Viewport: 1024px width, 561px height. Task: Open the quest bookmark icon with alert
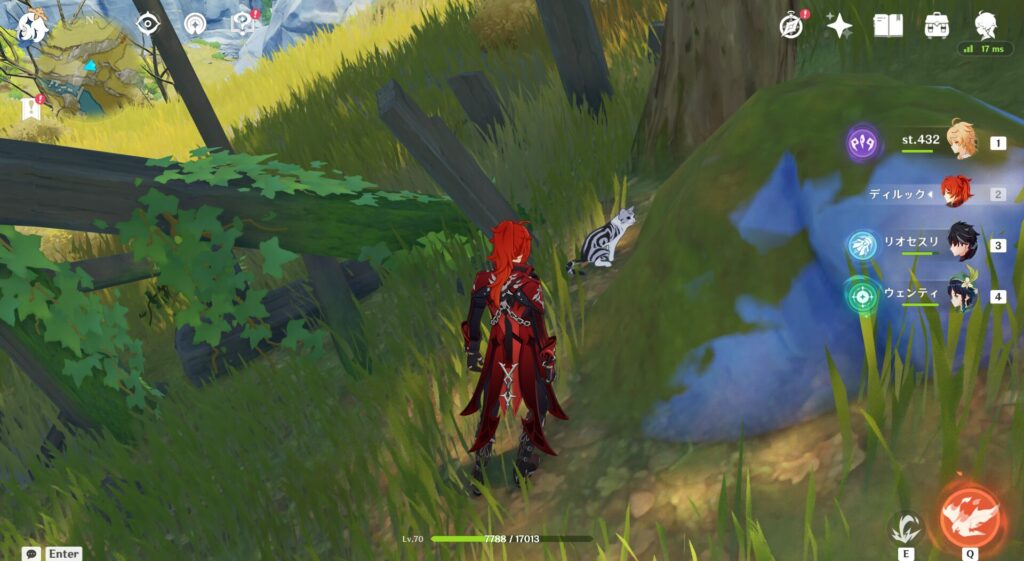pyautogui.click(x=28, y=108)
